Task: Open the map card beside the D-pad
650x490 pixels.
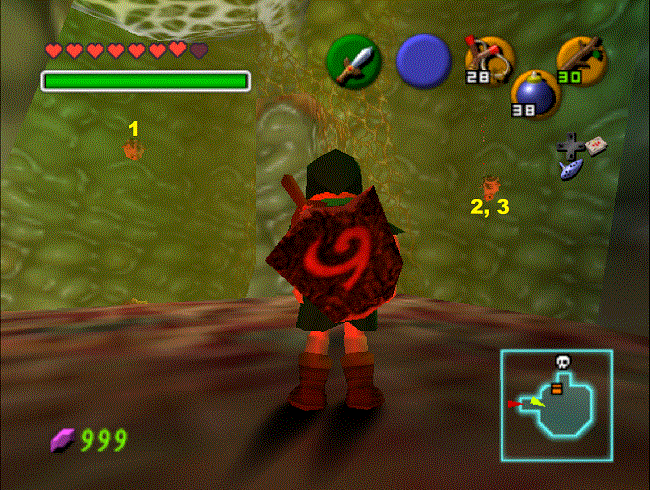Action: click(598, 144)
